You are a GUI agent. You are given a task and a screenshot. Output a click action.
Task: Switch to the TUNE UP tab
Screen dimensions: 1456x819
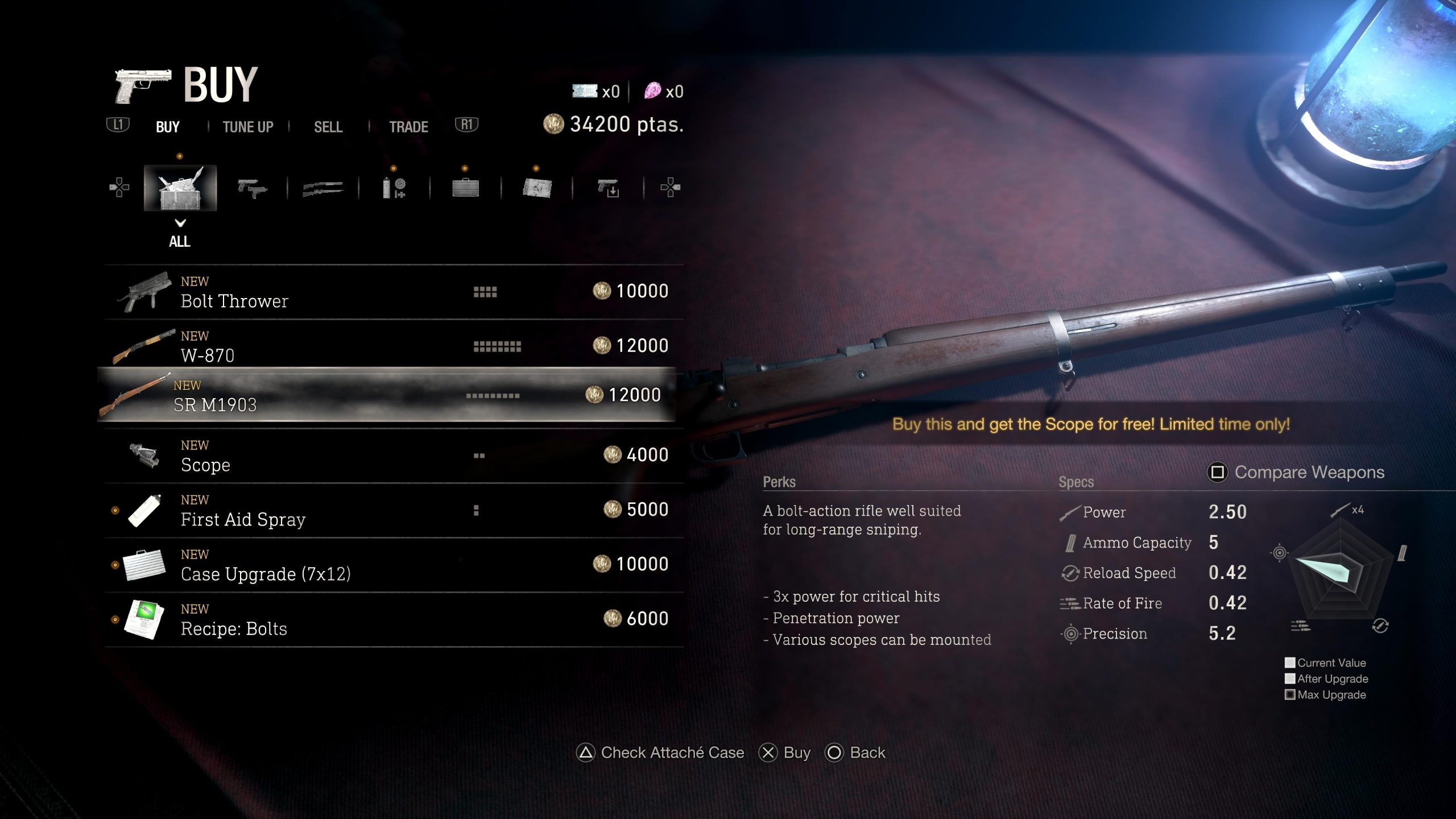[x=248, y=127]
